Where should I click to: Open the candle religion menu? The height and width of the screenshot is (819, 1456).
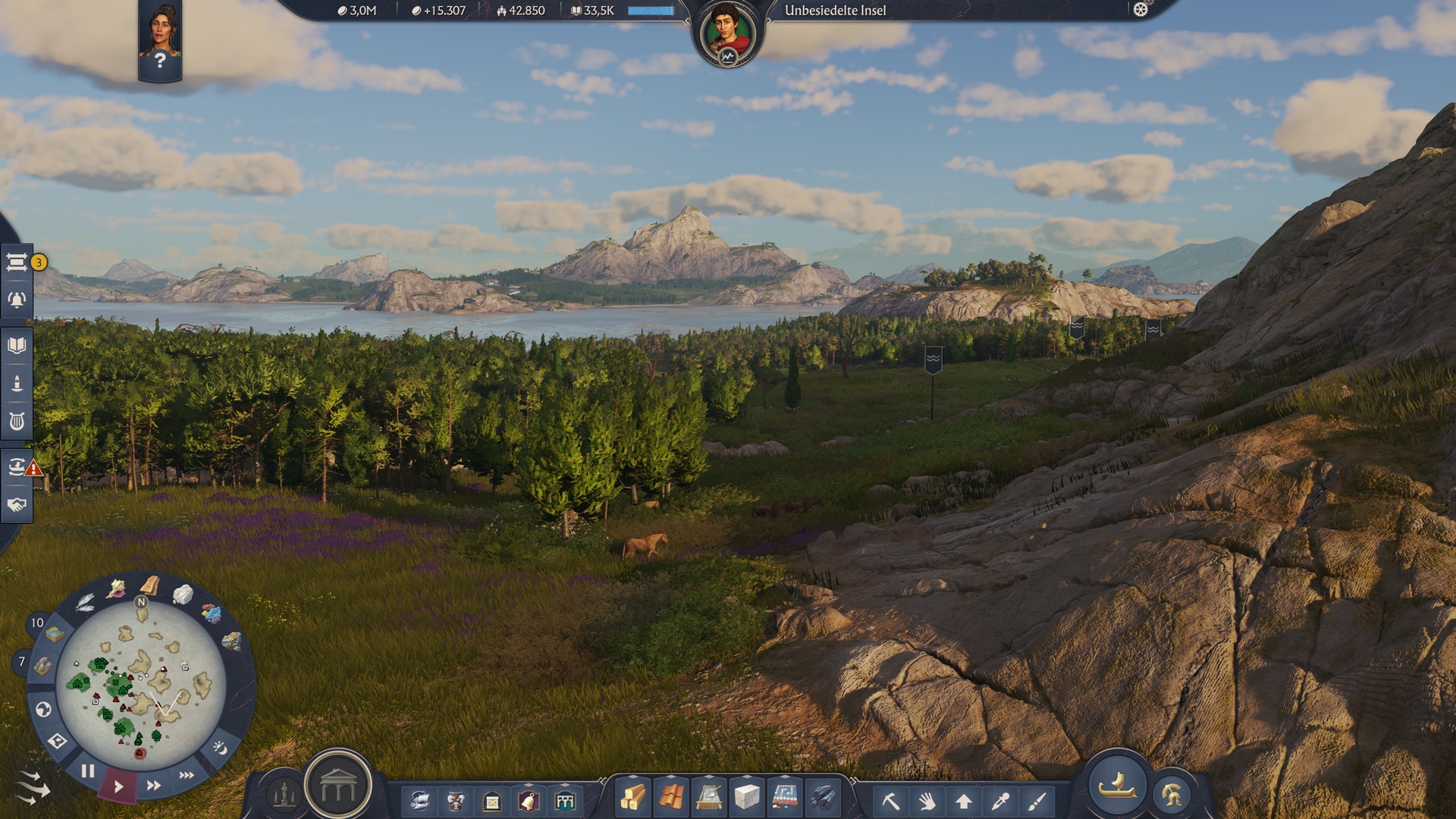tap(17, 384)
